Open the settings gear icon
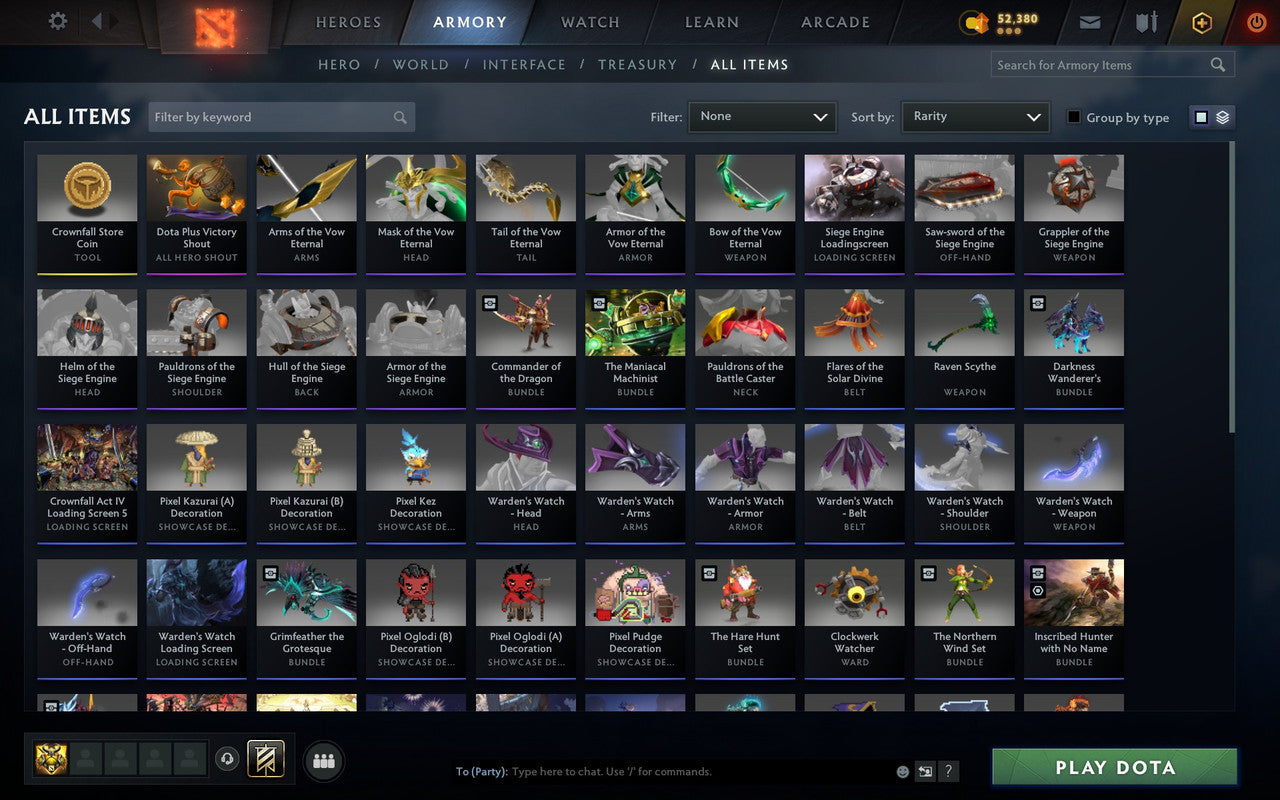The image size is (1280, 800). [x=57, y=20]
